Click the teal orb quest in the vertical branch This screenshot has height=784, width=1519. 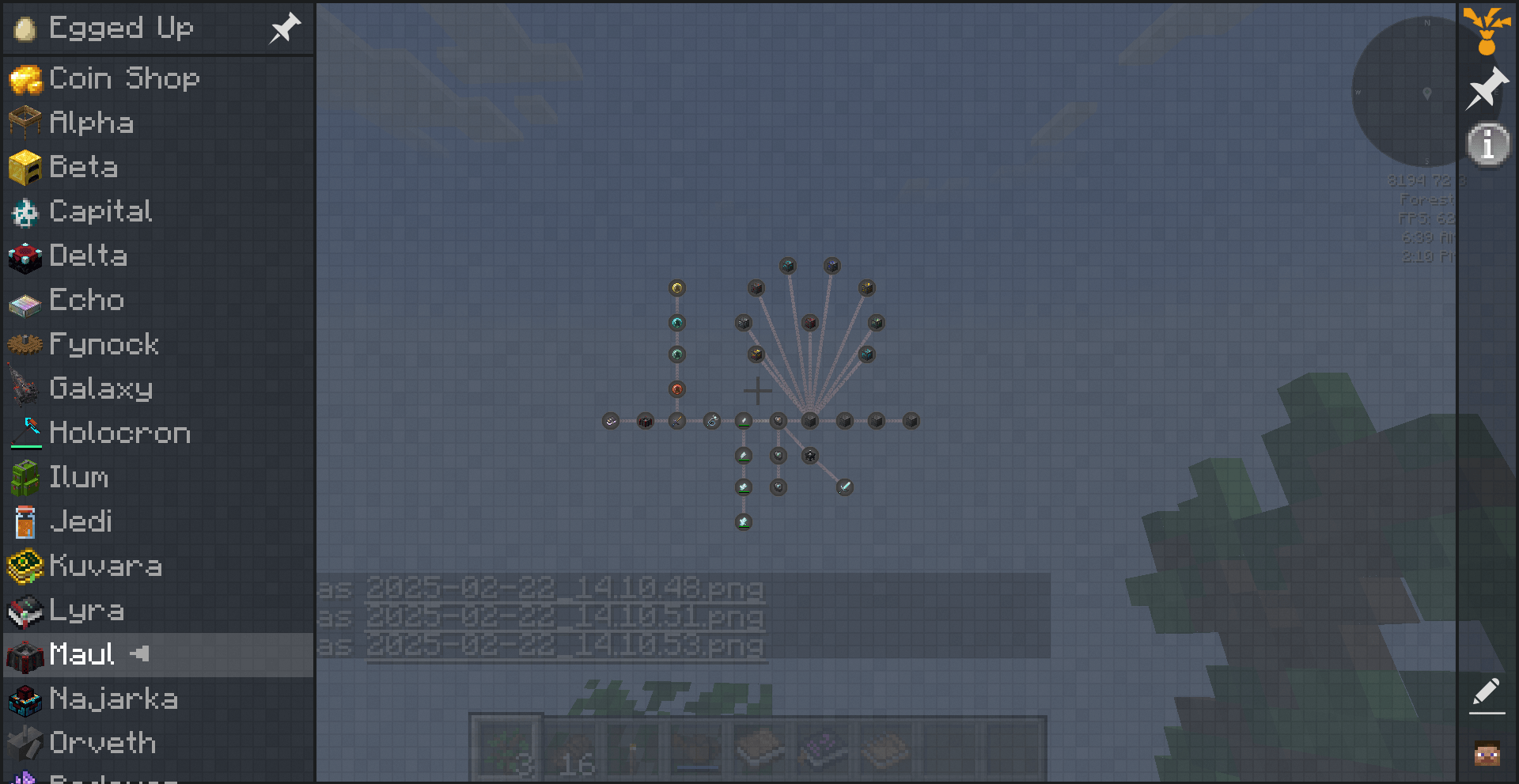[x=676, y=323]
